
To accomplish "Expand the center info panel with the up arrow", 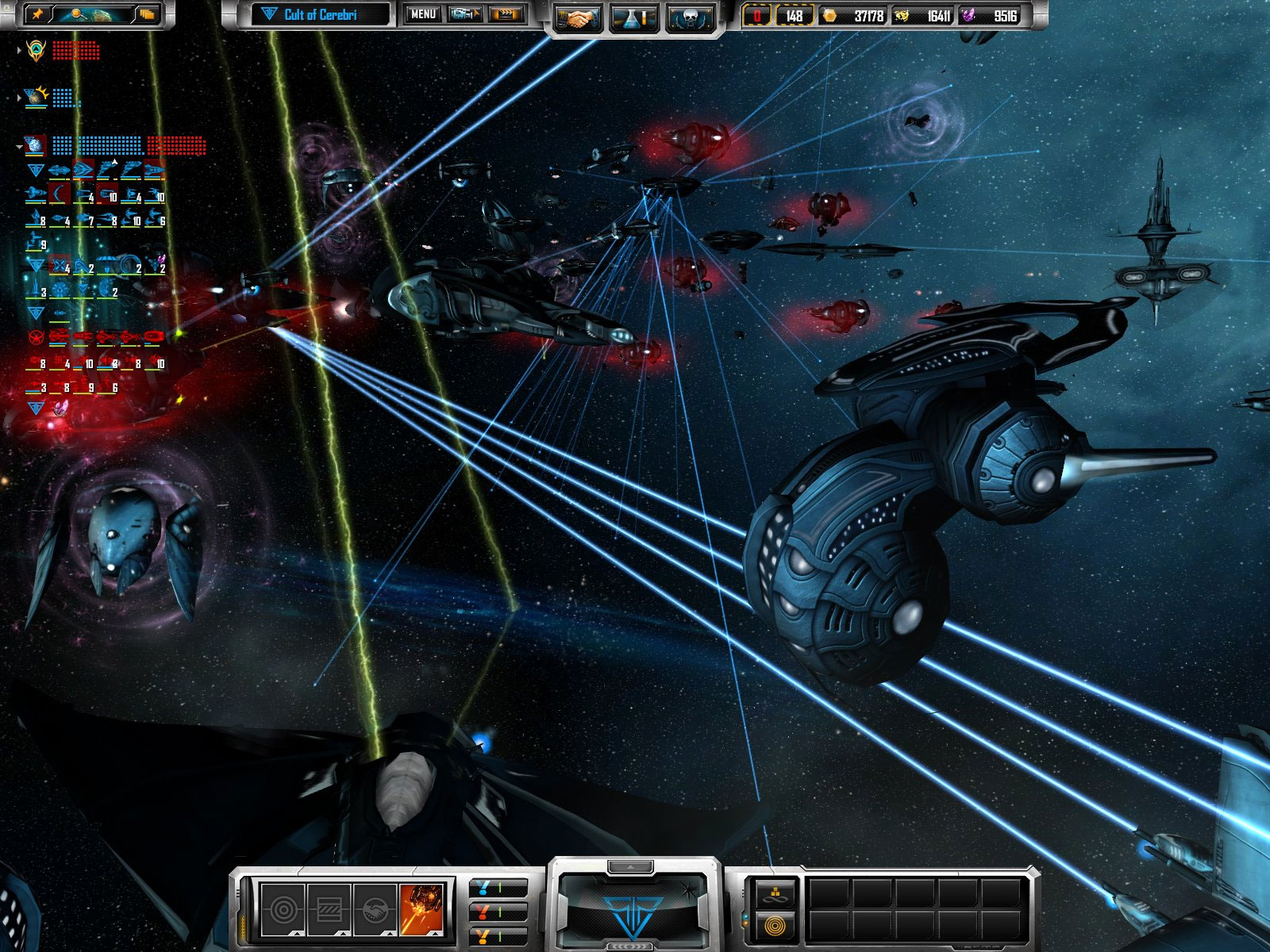I will click(x=630, y=866).
